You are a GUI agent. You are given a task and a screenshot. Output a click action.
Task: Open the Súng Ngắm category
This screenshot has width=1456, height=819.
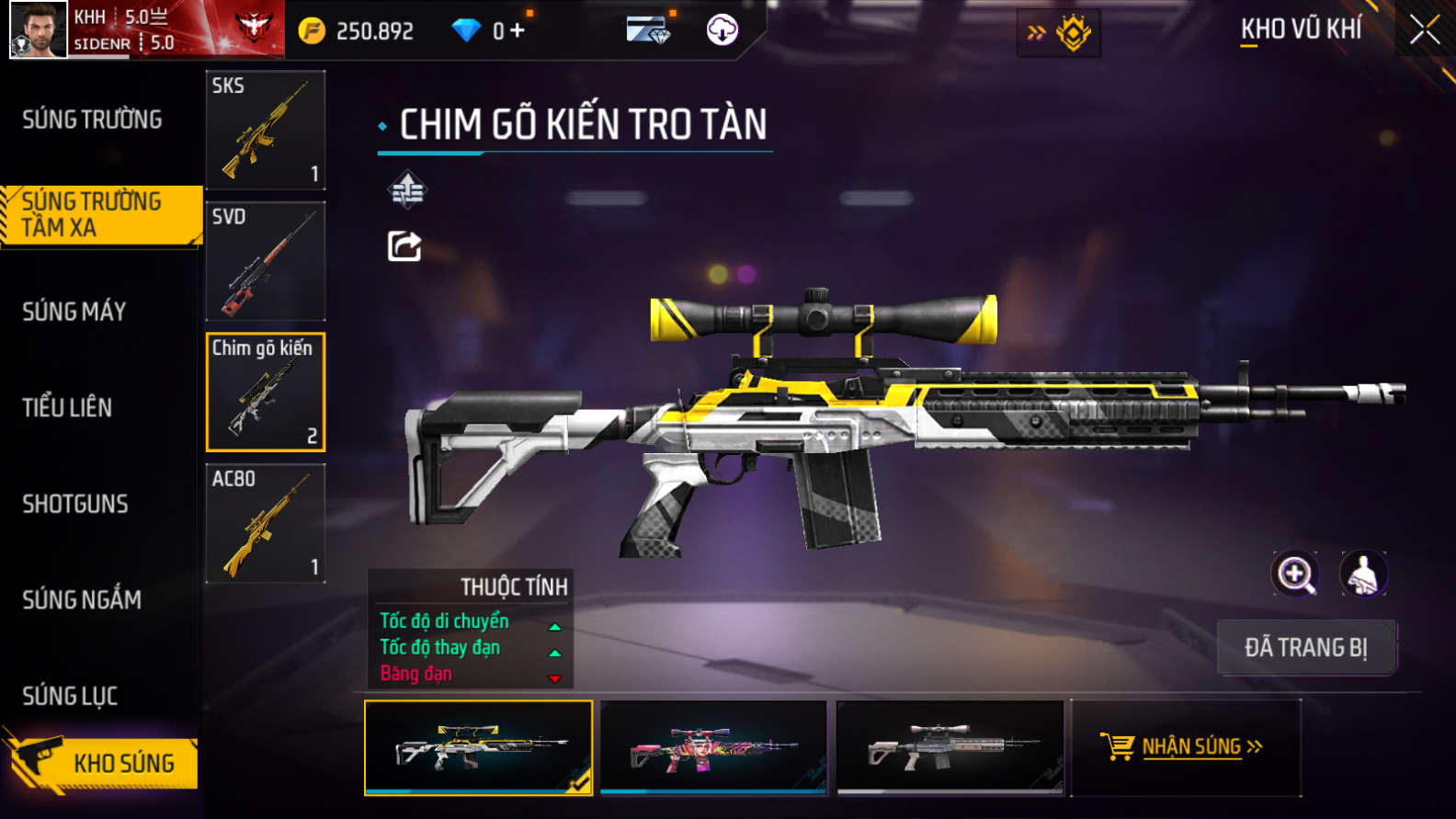[x=82, y=599]
